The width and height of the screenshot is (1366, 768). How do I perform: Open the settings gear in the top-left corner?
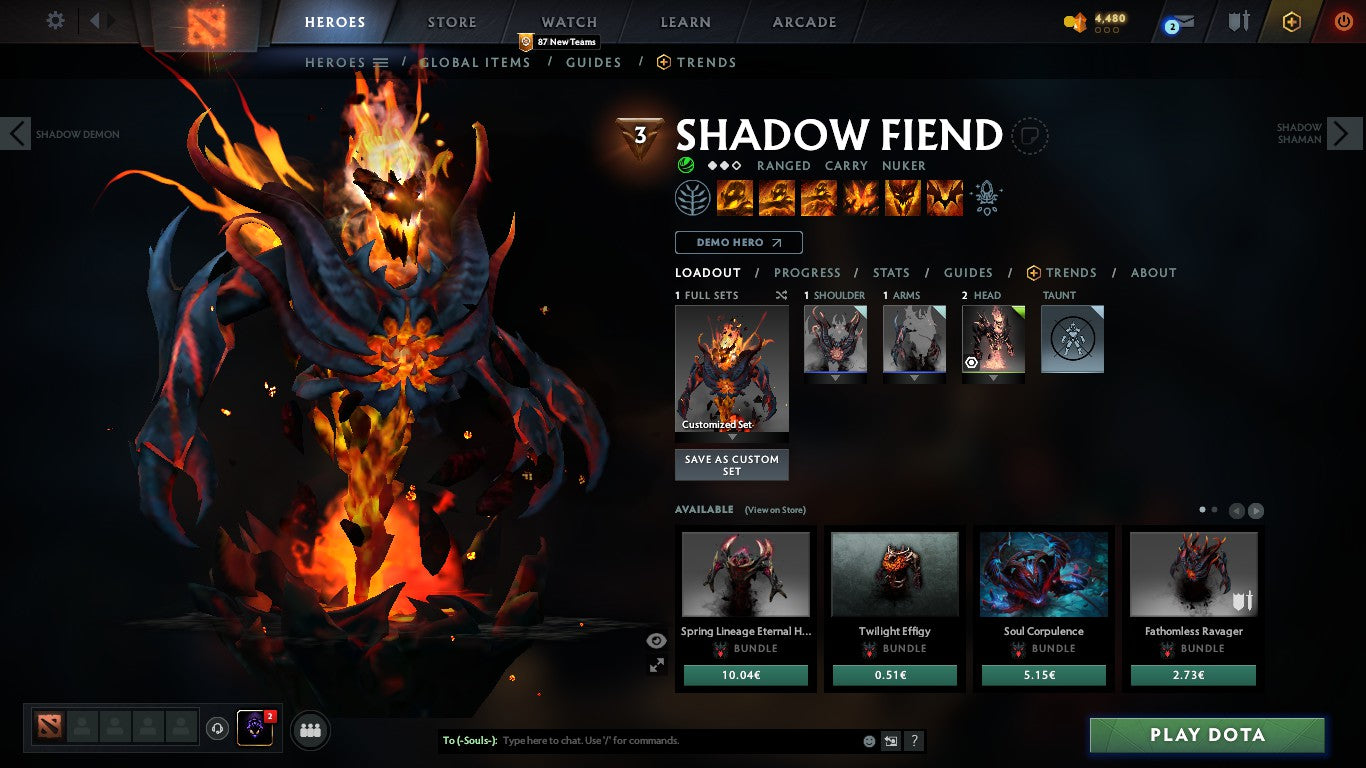55,20
